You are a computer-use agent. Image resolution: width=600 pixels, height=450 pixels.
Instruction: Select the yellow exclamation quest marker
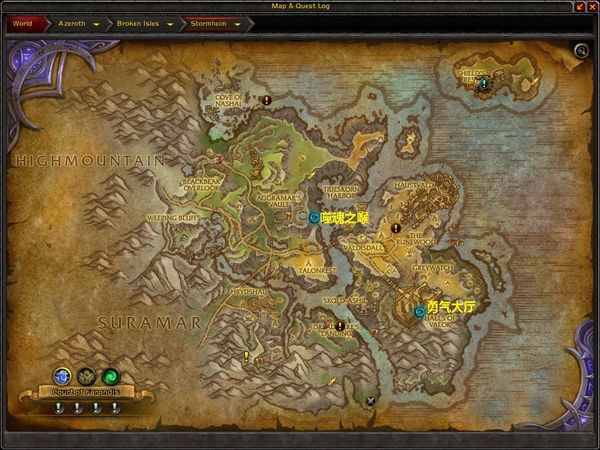246,355
